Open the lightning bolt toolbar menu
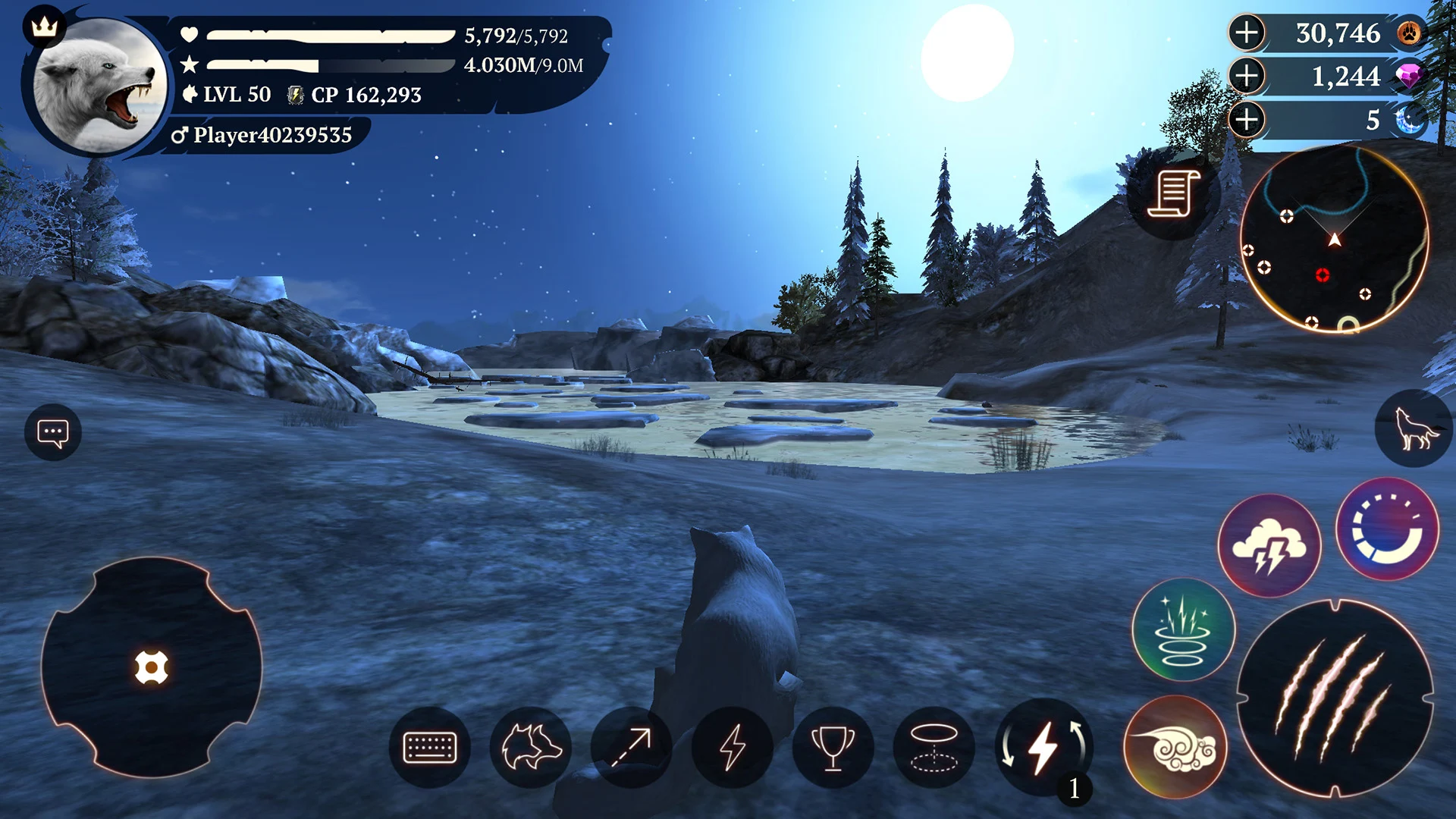The width and height of the screenshot is (1456, 819). pyautogui.click(x=733, y=748)
